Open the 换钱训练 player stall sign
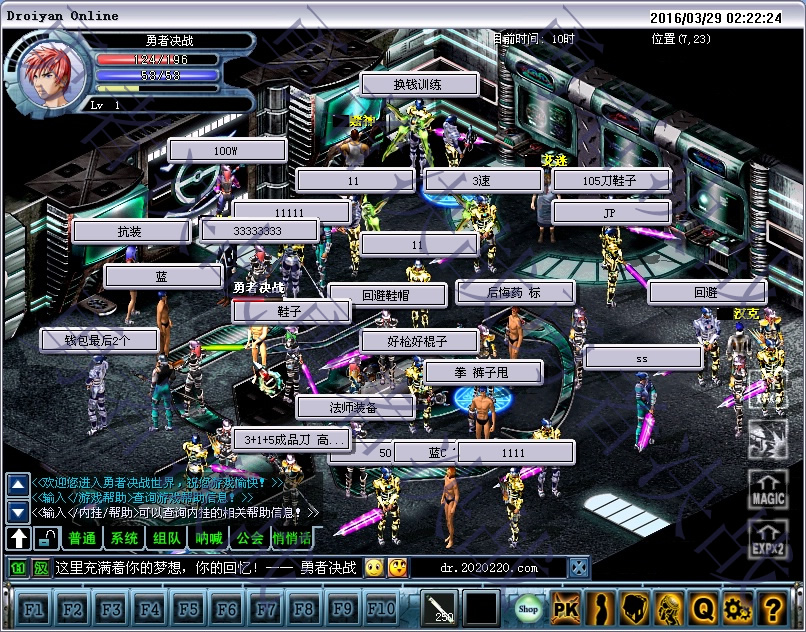Image resolution: width=806 pixels, height=632 pixels. point(419,85)
